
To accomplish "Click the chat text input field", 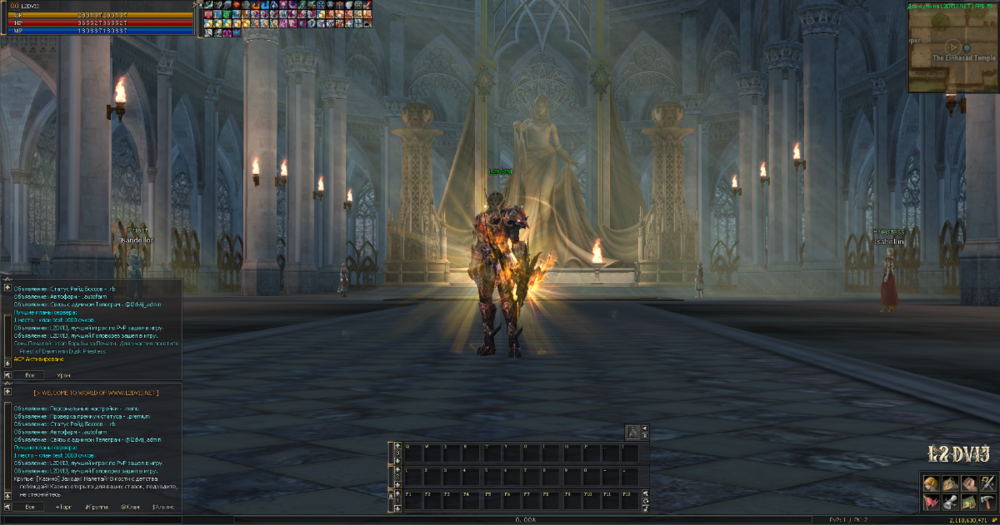I will (90, 519).
